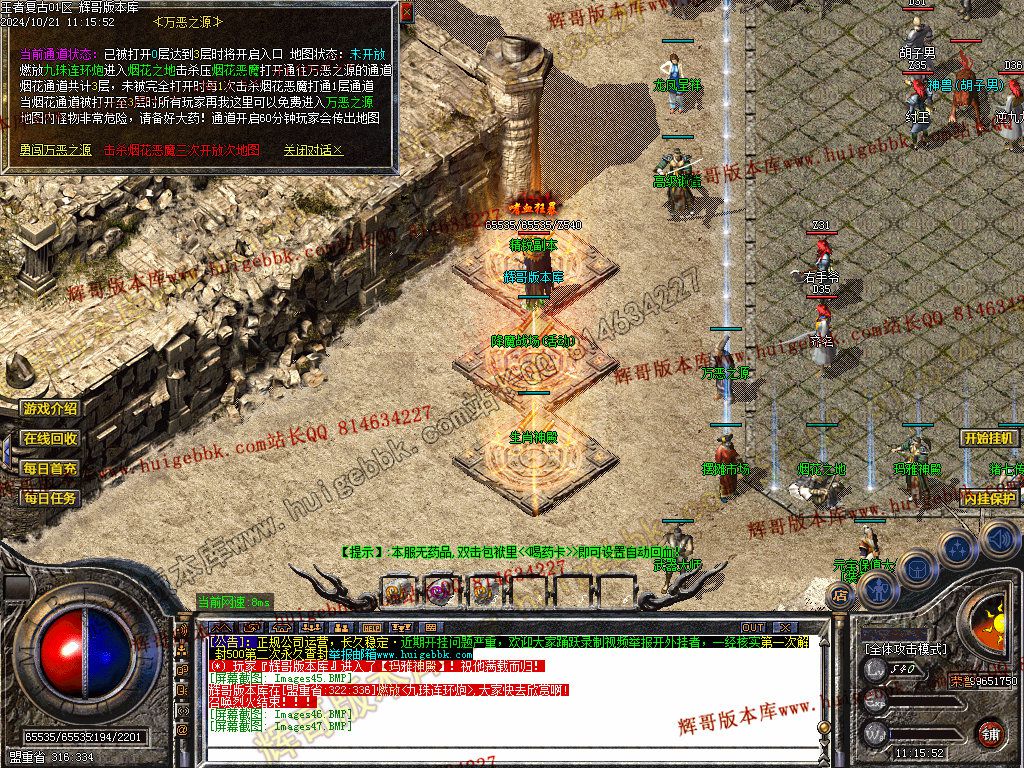The width and height of the screenshot is (1024, 768).
Task: Open the stall via the red 铺 button
Action: point(990,732)
